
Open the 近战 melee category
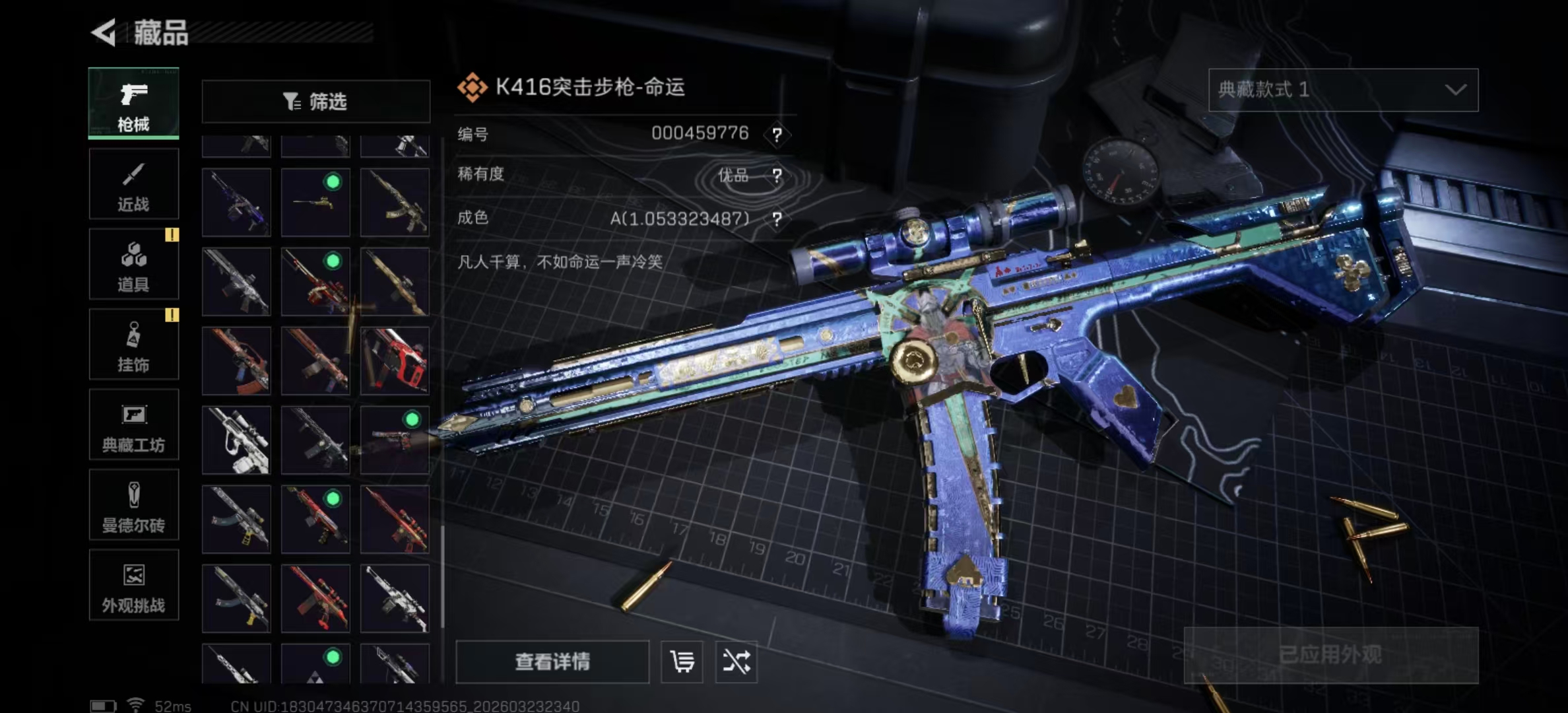point(133,184)
